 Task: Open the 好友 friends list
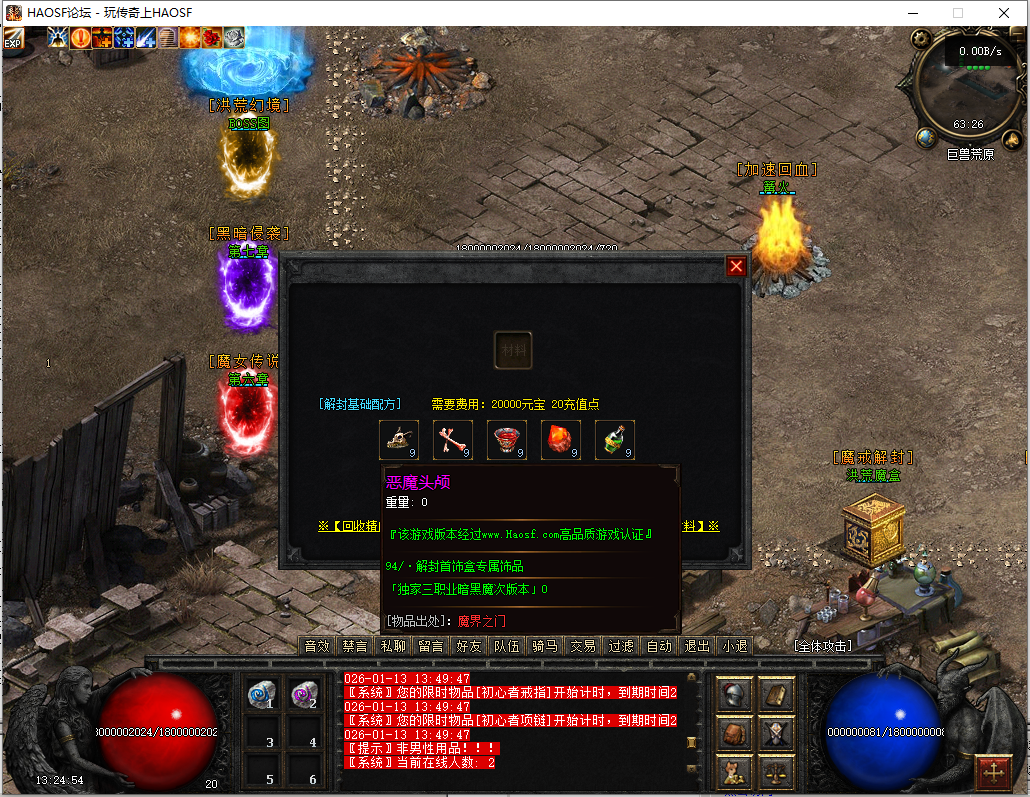pyautogui.click(x=469, y=646)
